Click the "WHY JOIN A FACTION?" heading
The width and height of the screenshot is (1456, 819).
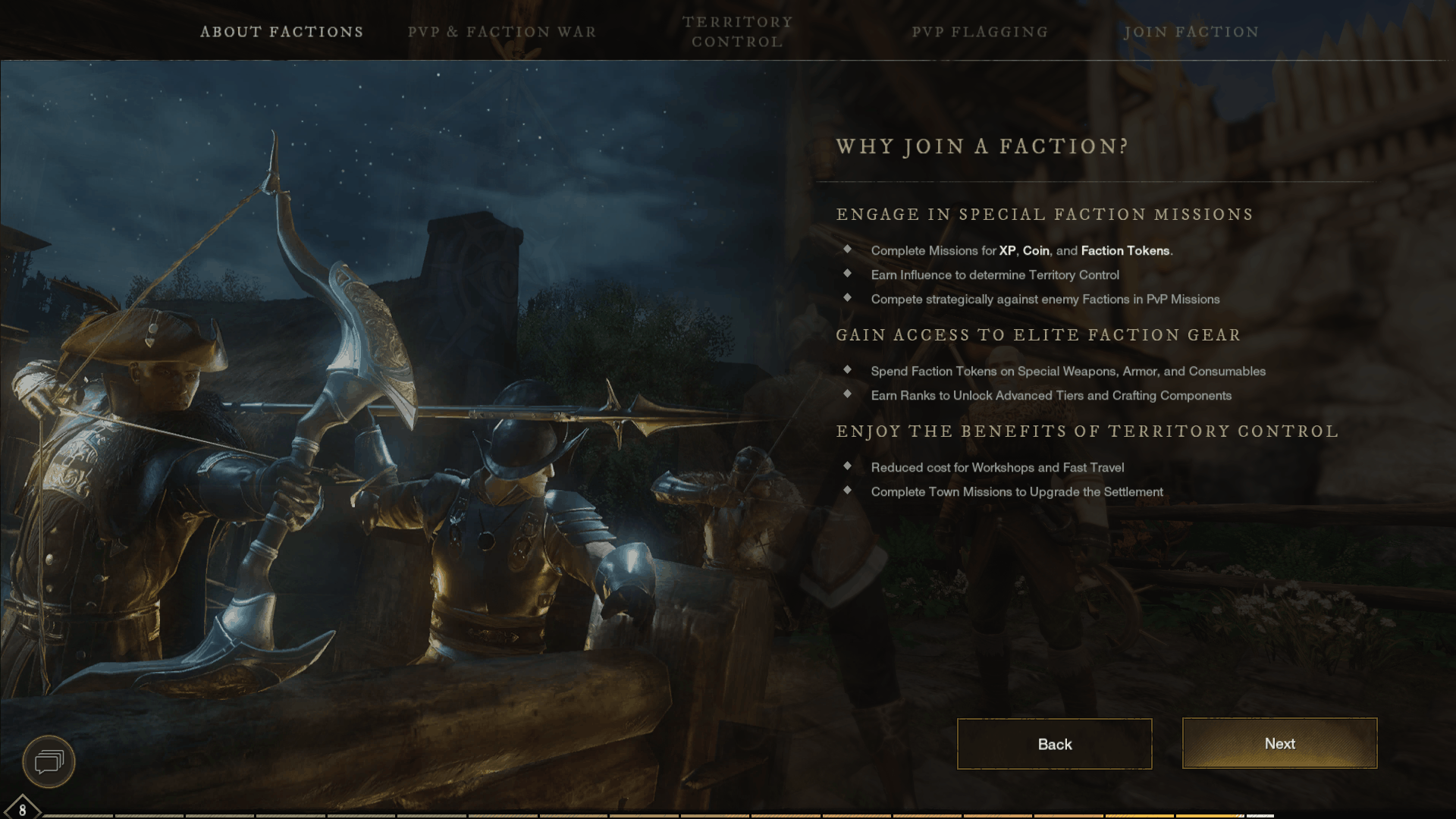click(982, 146)
